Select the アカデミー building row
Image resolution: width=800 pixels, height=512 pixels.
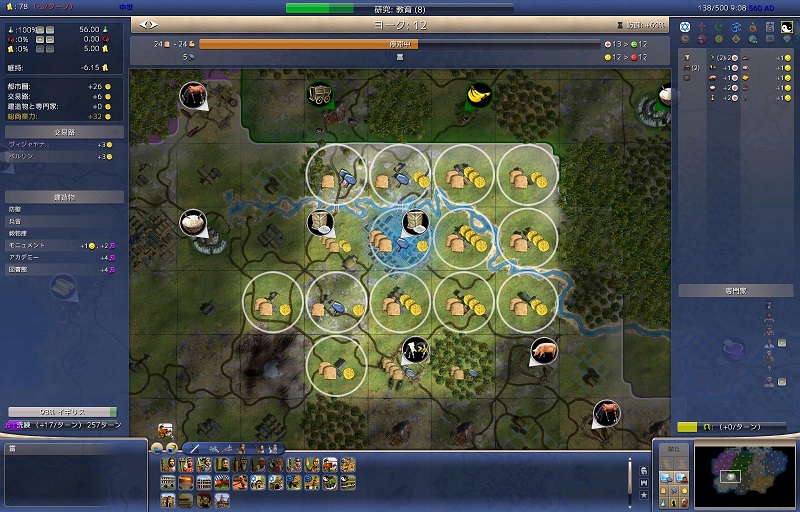click(62, 256)
